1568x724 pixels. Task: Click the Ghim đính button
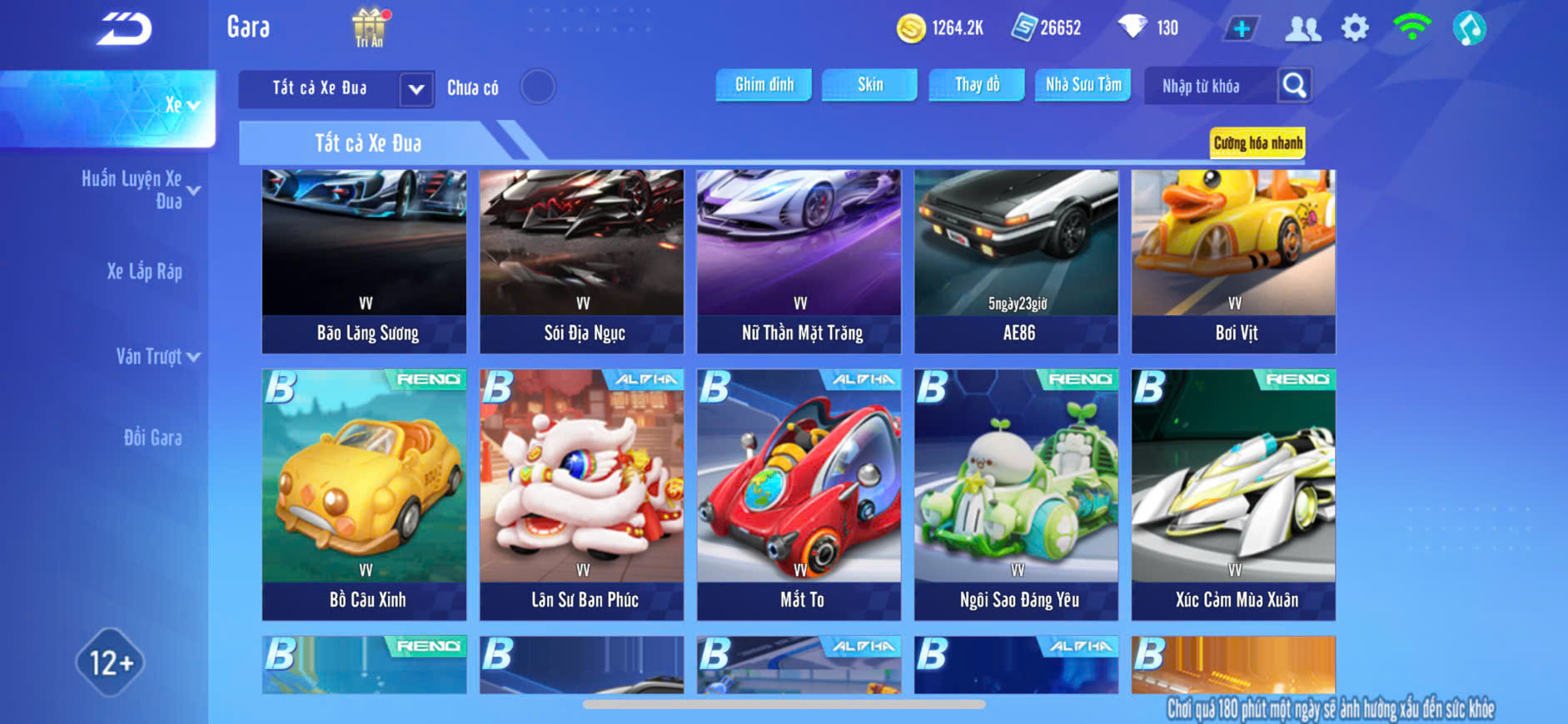click(x=764, y=85)
